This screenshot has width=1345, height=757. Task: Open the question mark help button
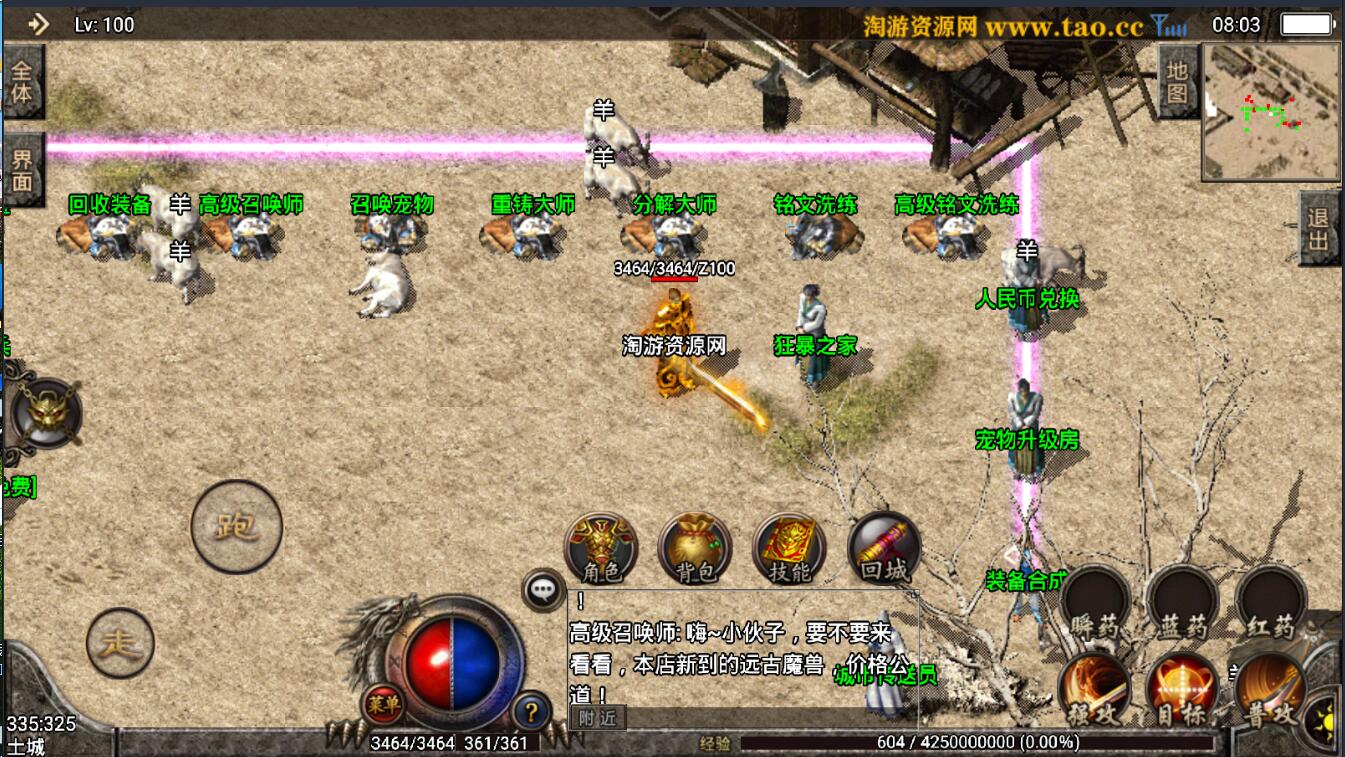[x=531, y=711]
